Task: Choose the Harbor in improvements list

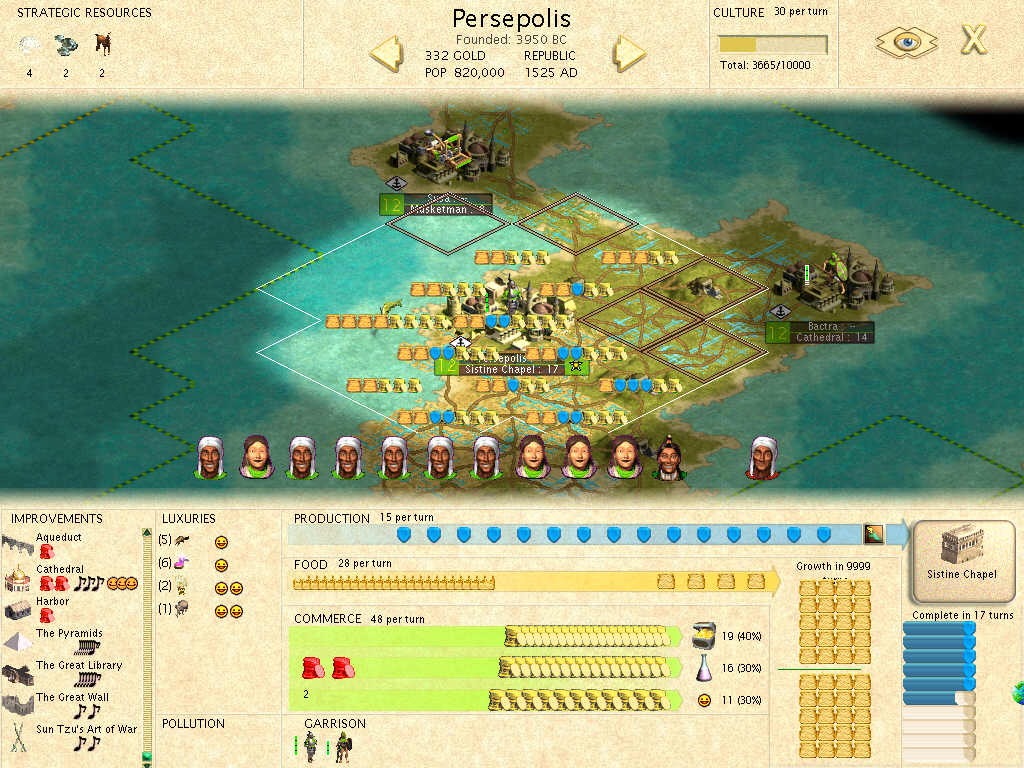Action: 53,602
